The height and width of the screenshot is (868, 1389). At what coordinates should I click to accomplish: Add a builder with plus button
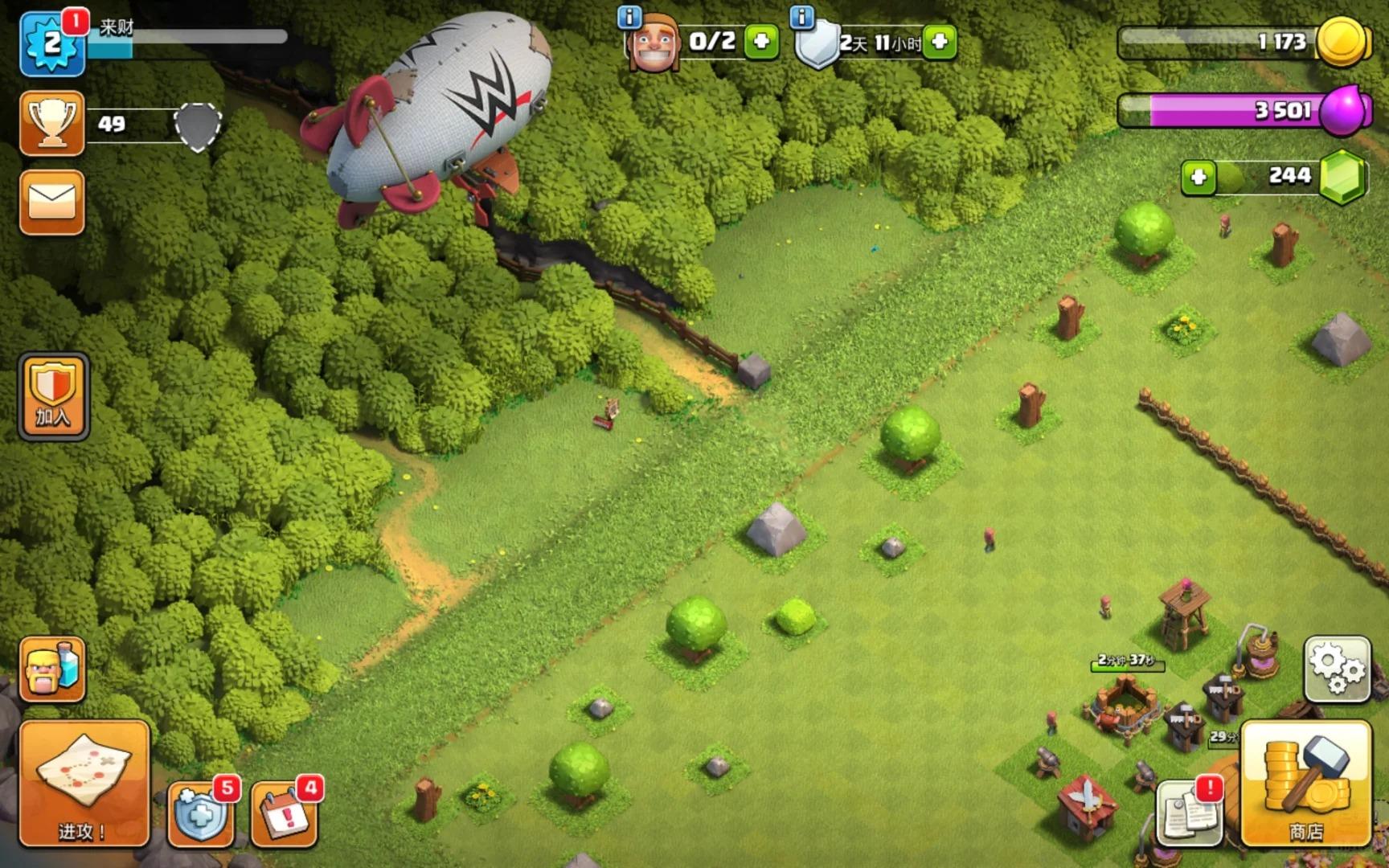click(x=760, y=41)
